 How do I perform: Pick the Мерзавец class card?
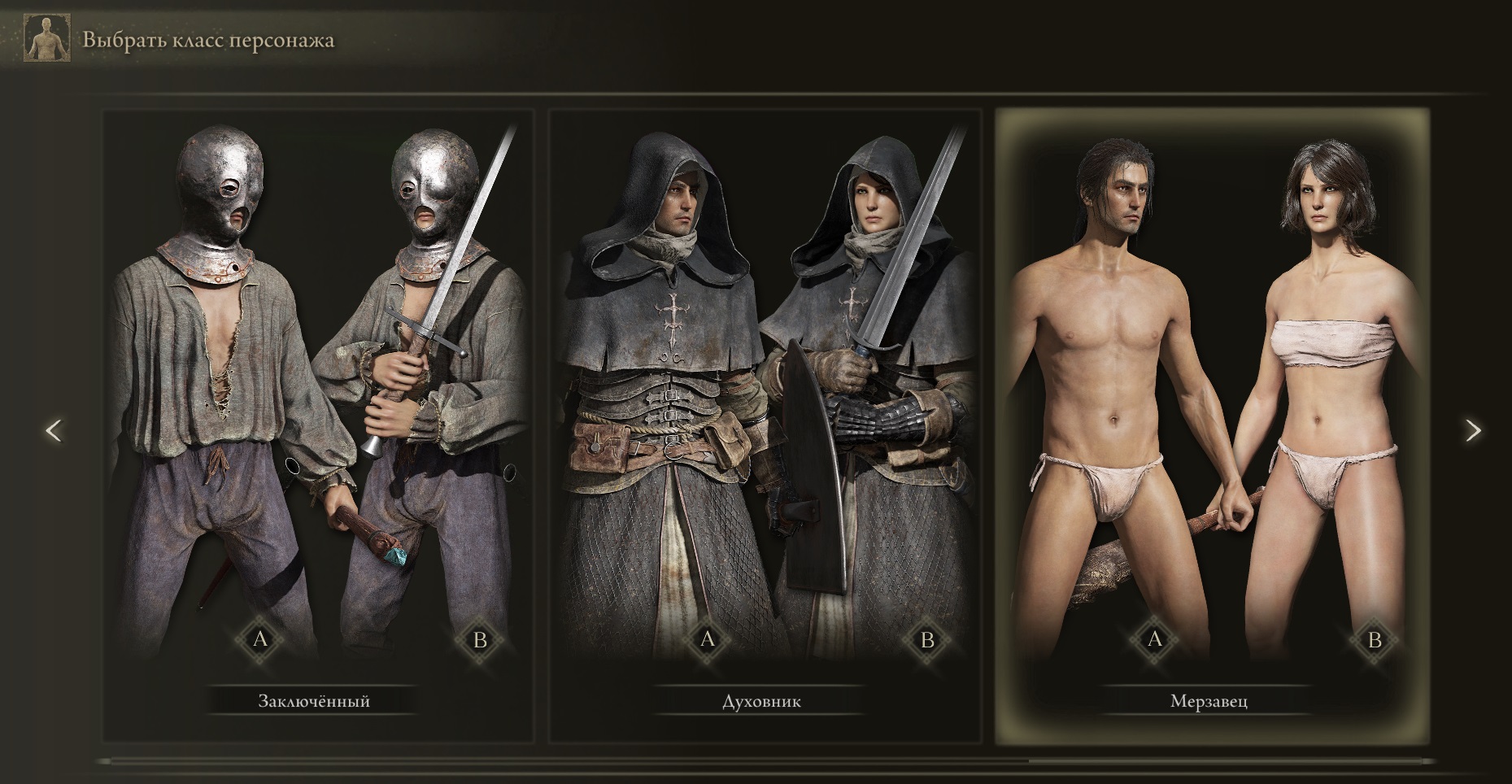point(1212,423)
